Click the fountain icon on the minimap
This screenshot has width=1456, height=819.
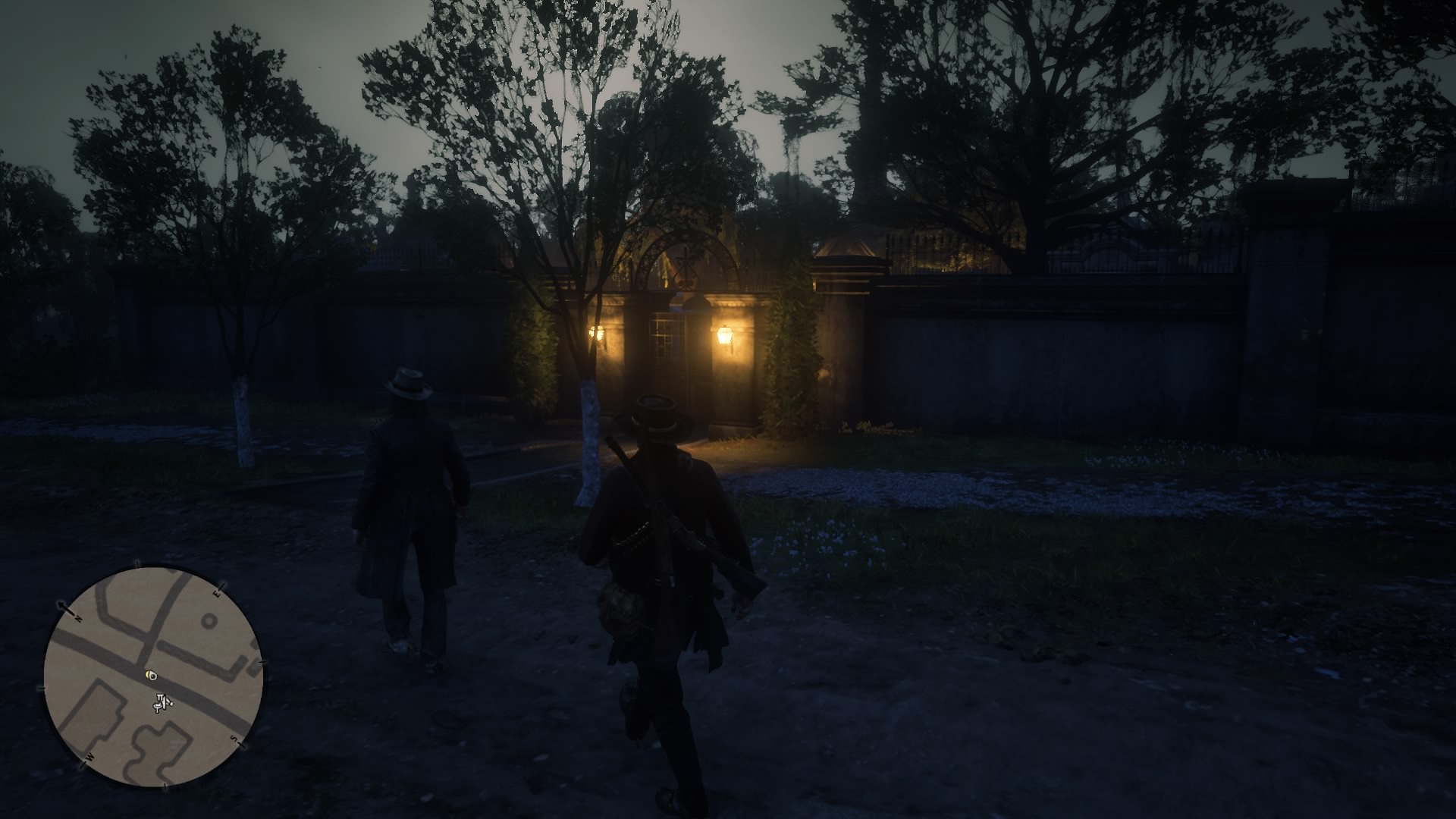[157, 706]
